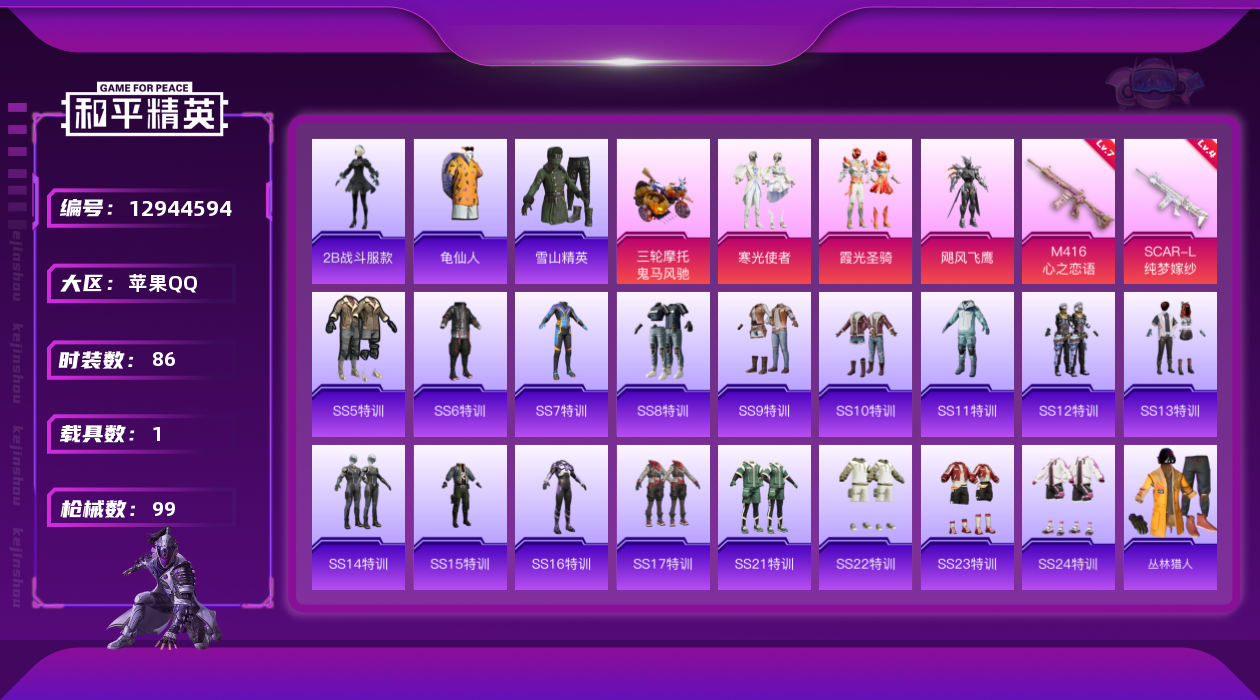
Task: View the SS13特训 outfit tile
Action: point(1170,364)
